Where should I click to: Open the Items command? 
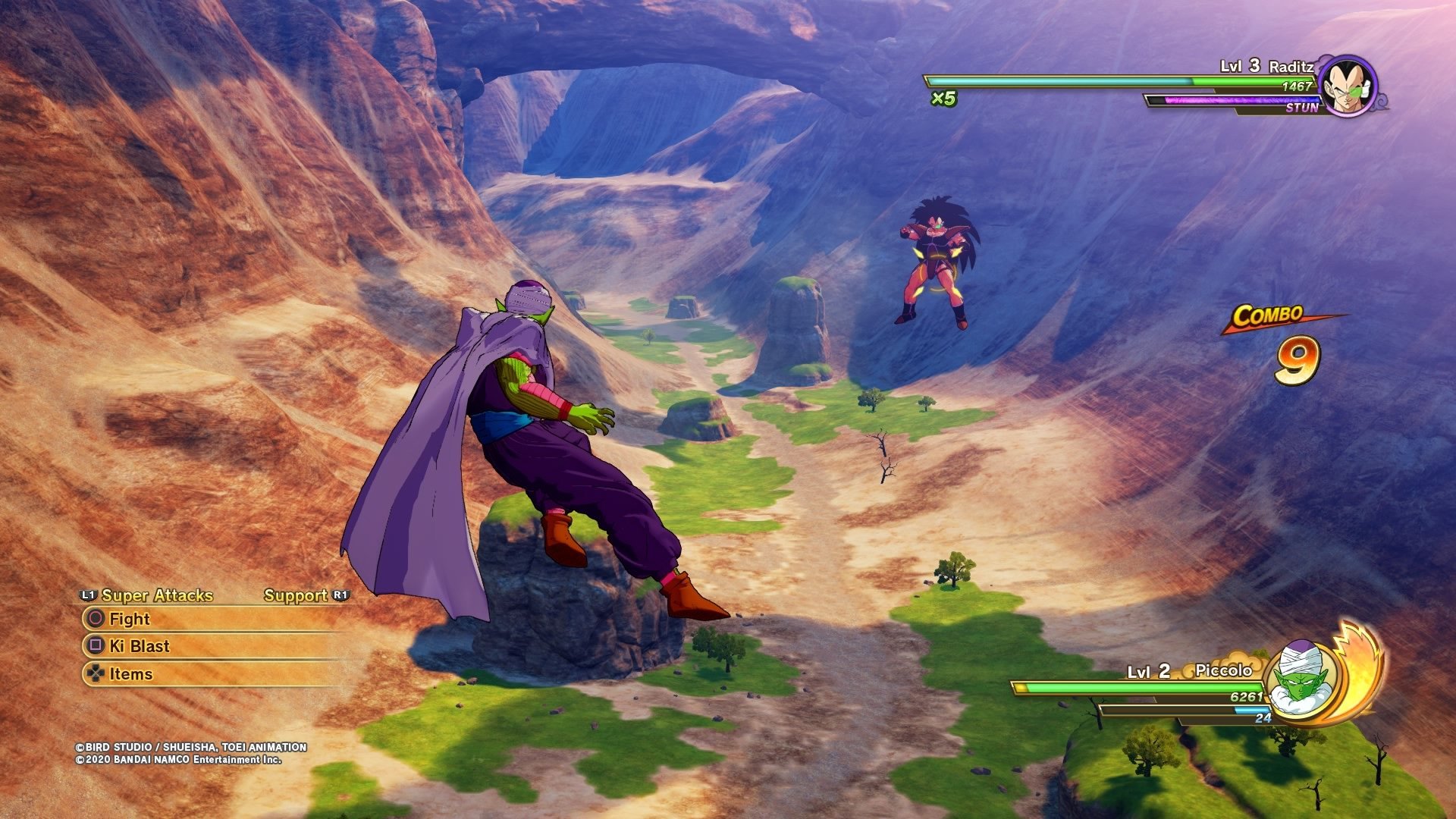[130, 673]
